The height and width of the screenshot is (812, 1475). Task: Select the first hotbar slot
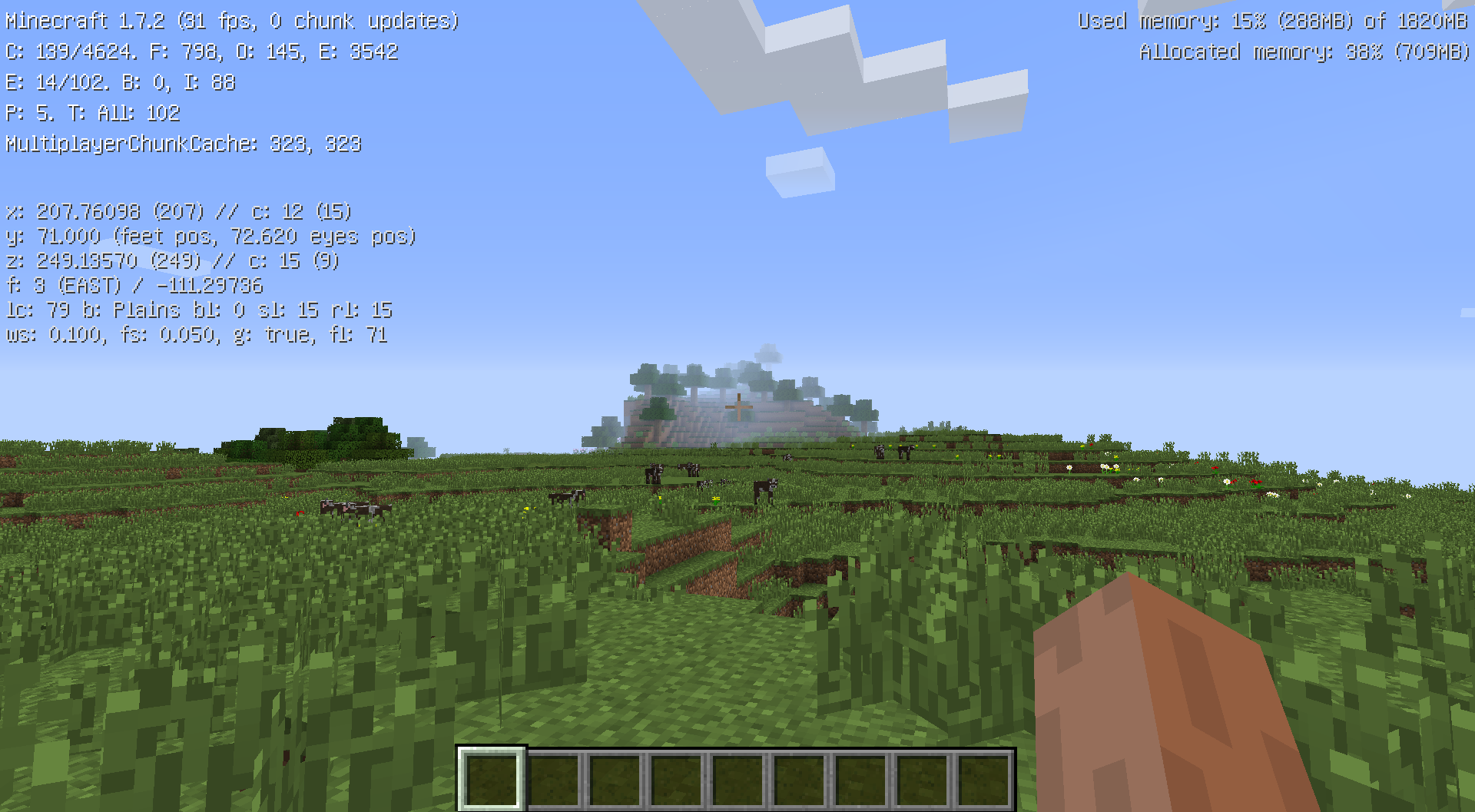tap(492, 777)
